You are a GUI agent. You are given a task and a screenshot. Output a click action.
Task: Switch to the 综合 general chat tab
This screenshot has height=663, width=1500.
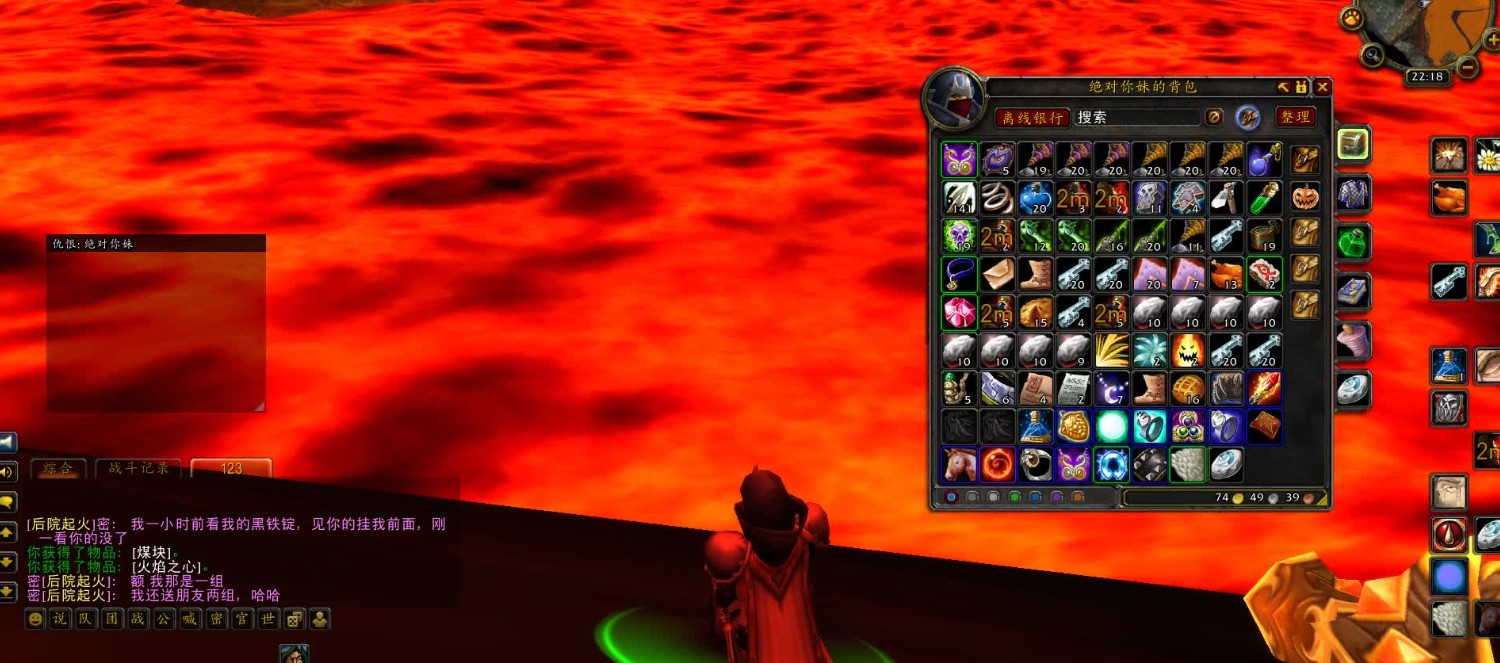point(56,468)
